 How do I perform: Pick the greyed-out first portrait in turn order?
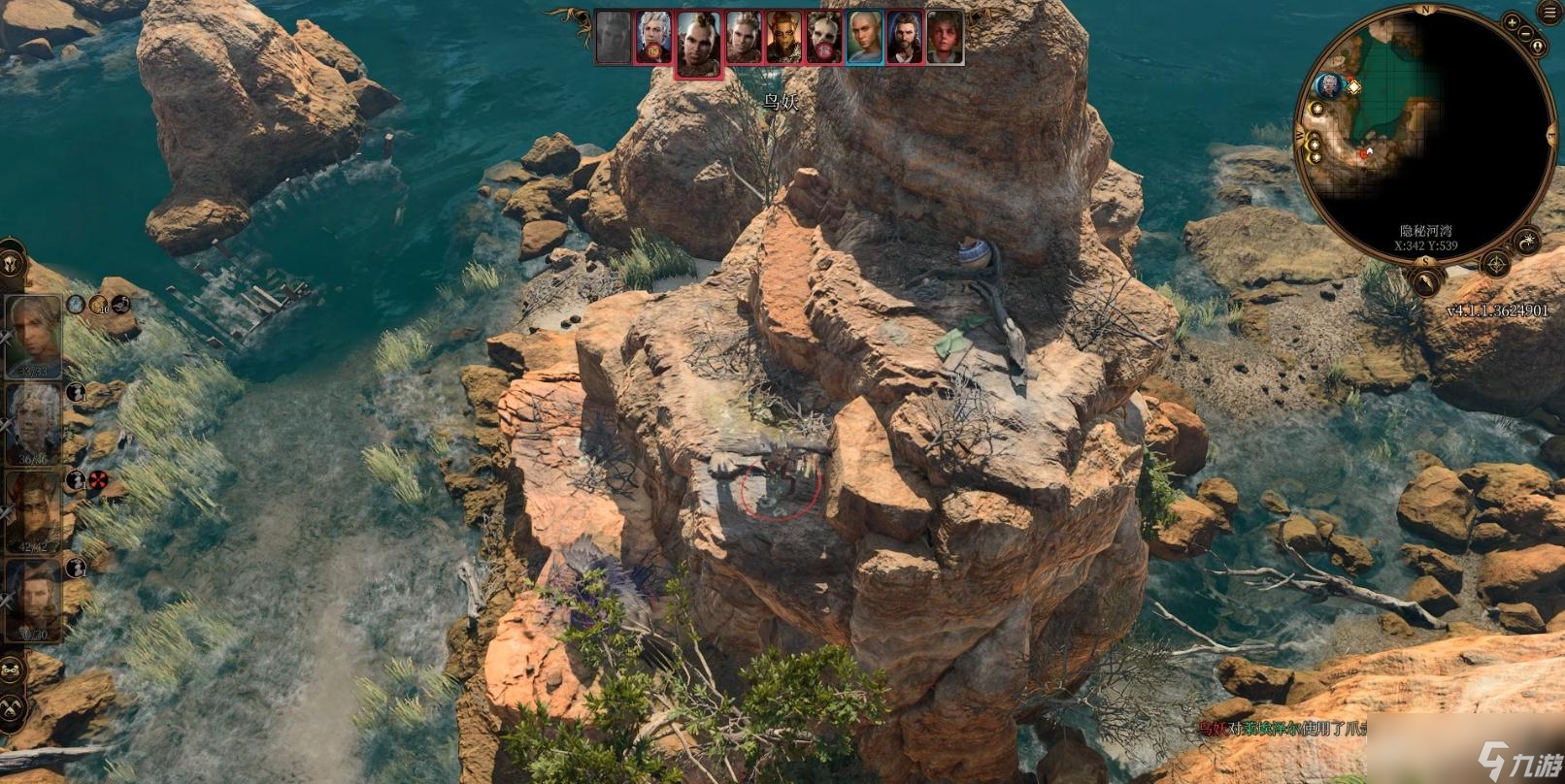[613, 39]
